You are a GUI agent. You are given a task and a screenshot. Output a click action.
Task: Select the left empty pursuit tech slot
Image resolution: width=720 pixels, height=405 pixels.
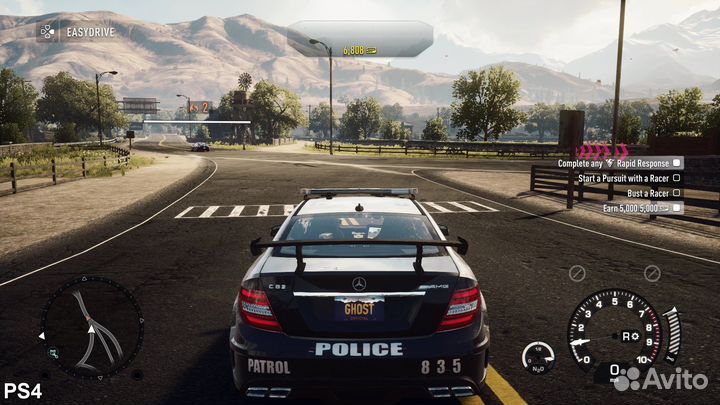tap(576, 273)
